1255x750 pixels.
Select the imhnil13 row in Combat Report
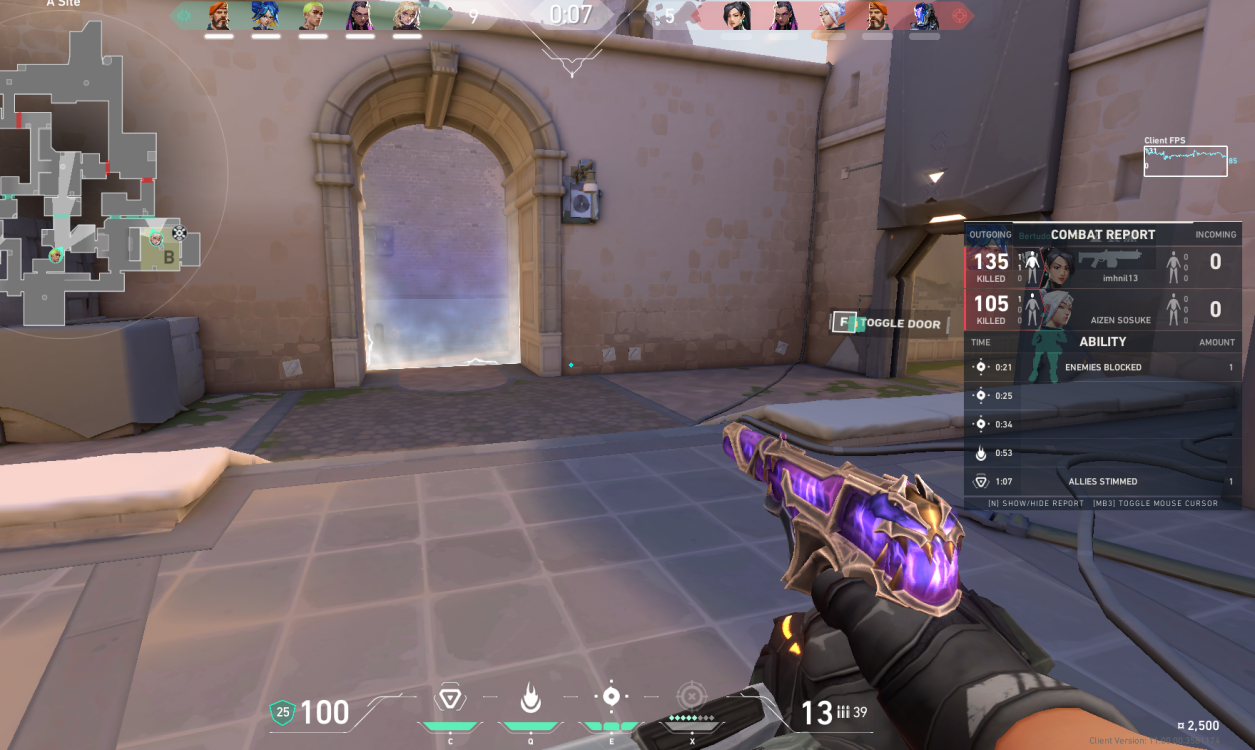pyautogui.click(x=1103, y=265)
